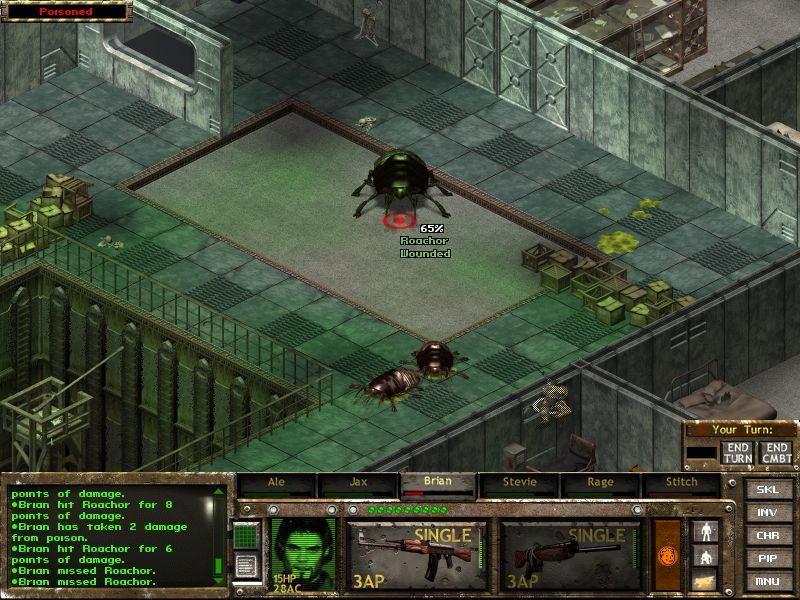Viewport: 800px width, 600px height.
Task: Select the AK-47 rifle weapon slot
Action: click(x=416, y=555)
